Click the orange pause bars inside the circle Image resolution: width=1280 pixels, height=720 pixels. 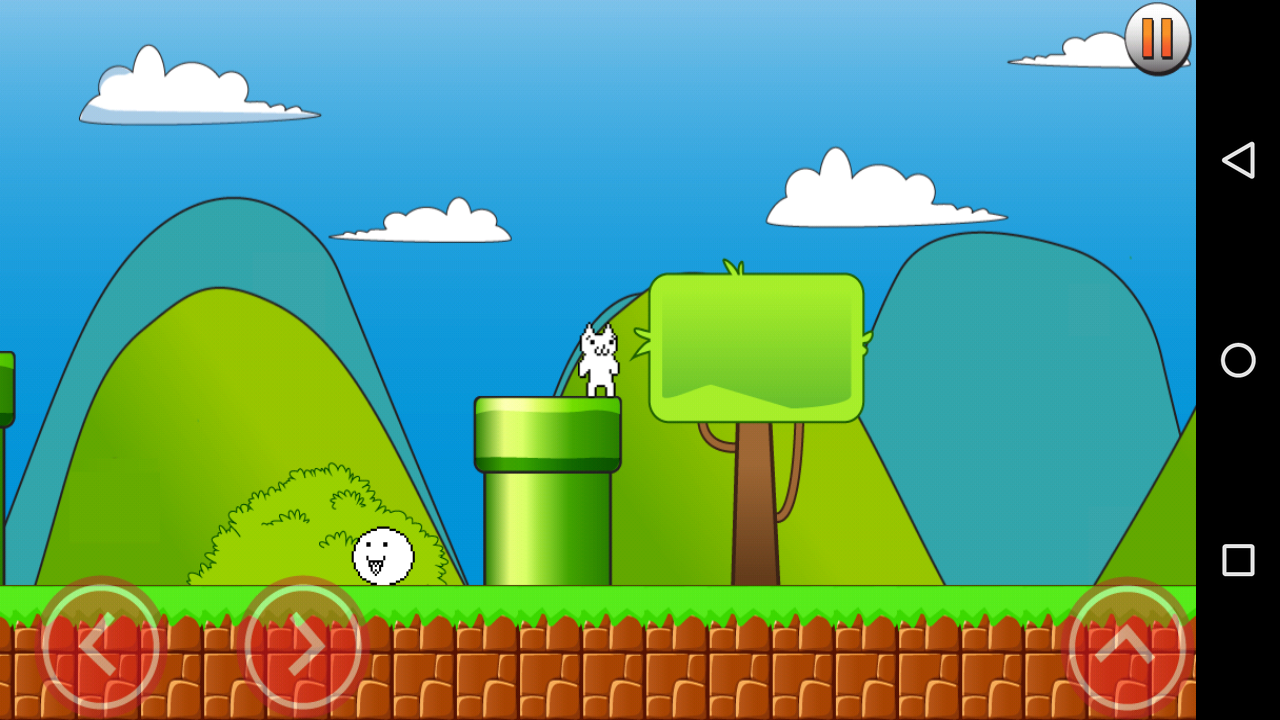(x=1157, y=40)
